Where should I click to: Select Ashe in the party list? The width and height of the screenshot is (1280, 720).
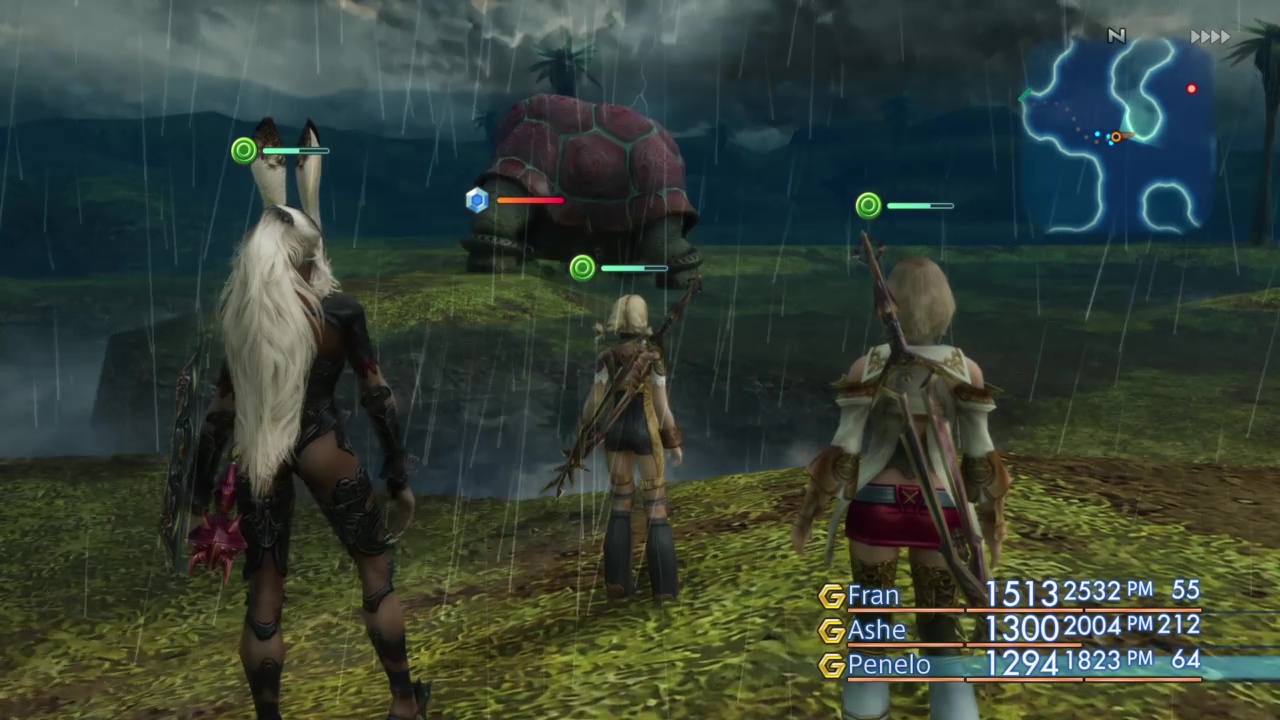click(877, 630)
